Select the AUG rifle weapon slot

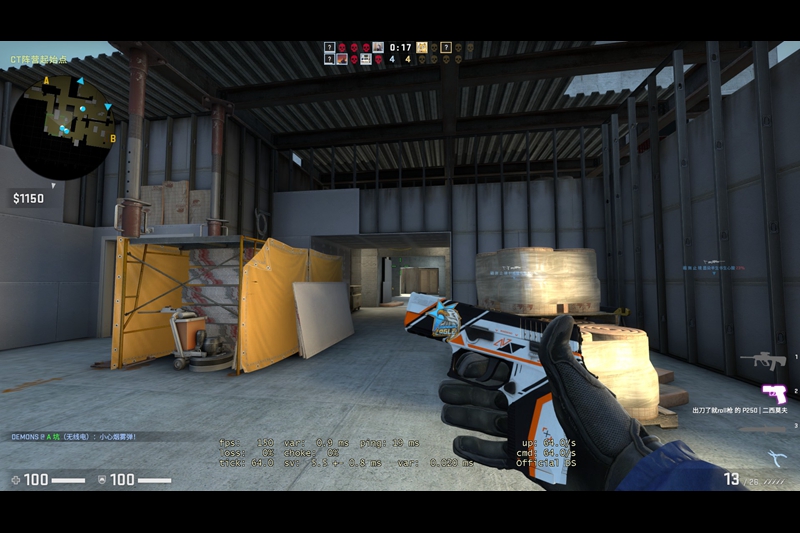click(x=765, y=359)
